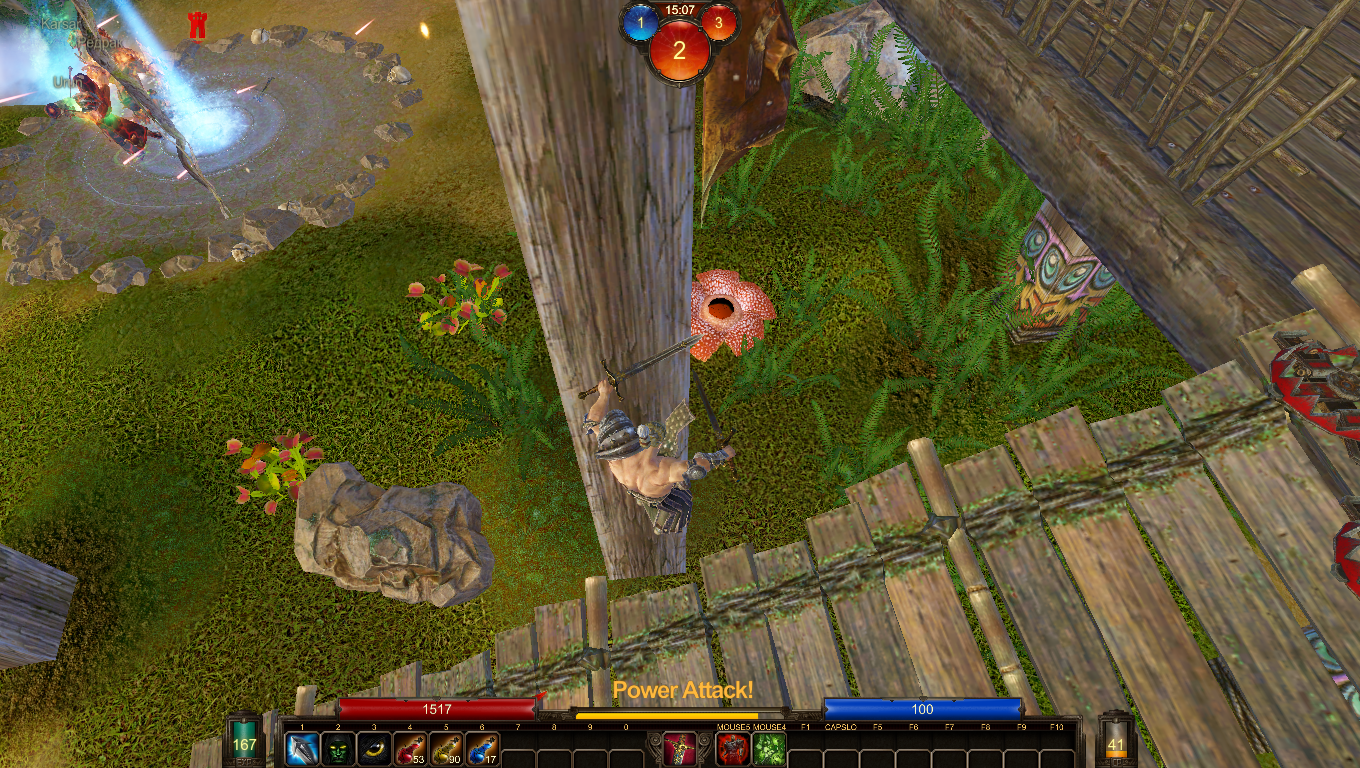Select the blue potion with 17 charges

click(x=482, y=749)
